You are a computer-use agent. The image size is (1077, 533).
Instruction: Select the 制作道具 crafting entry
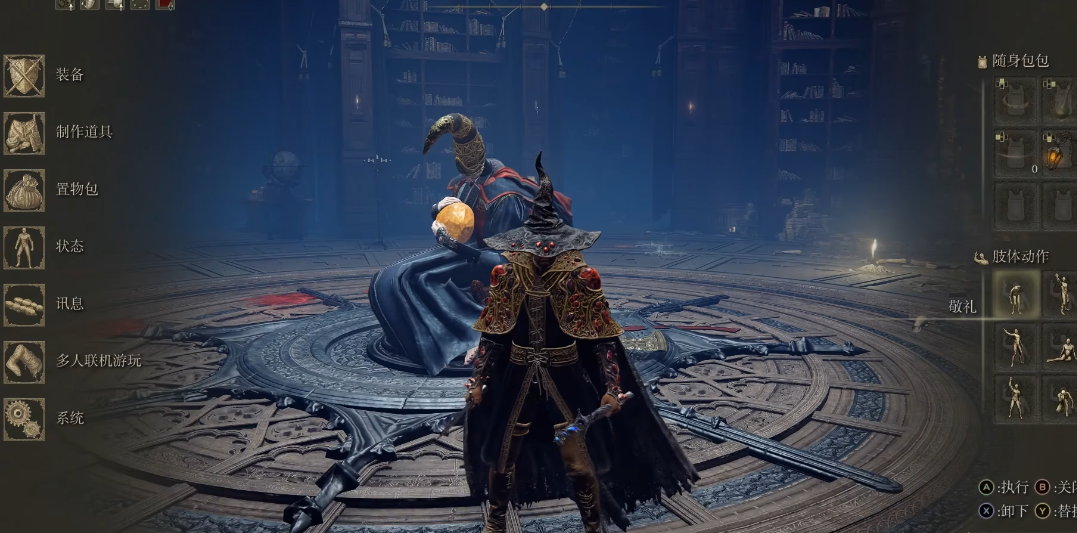pyautogui.click(x=24, y=133)
